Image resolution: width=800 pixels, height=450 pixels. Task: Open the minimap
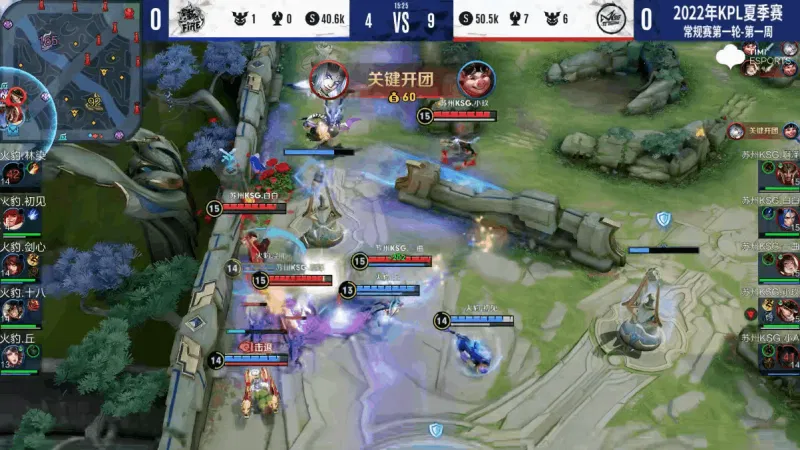tap(65, 70)
